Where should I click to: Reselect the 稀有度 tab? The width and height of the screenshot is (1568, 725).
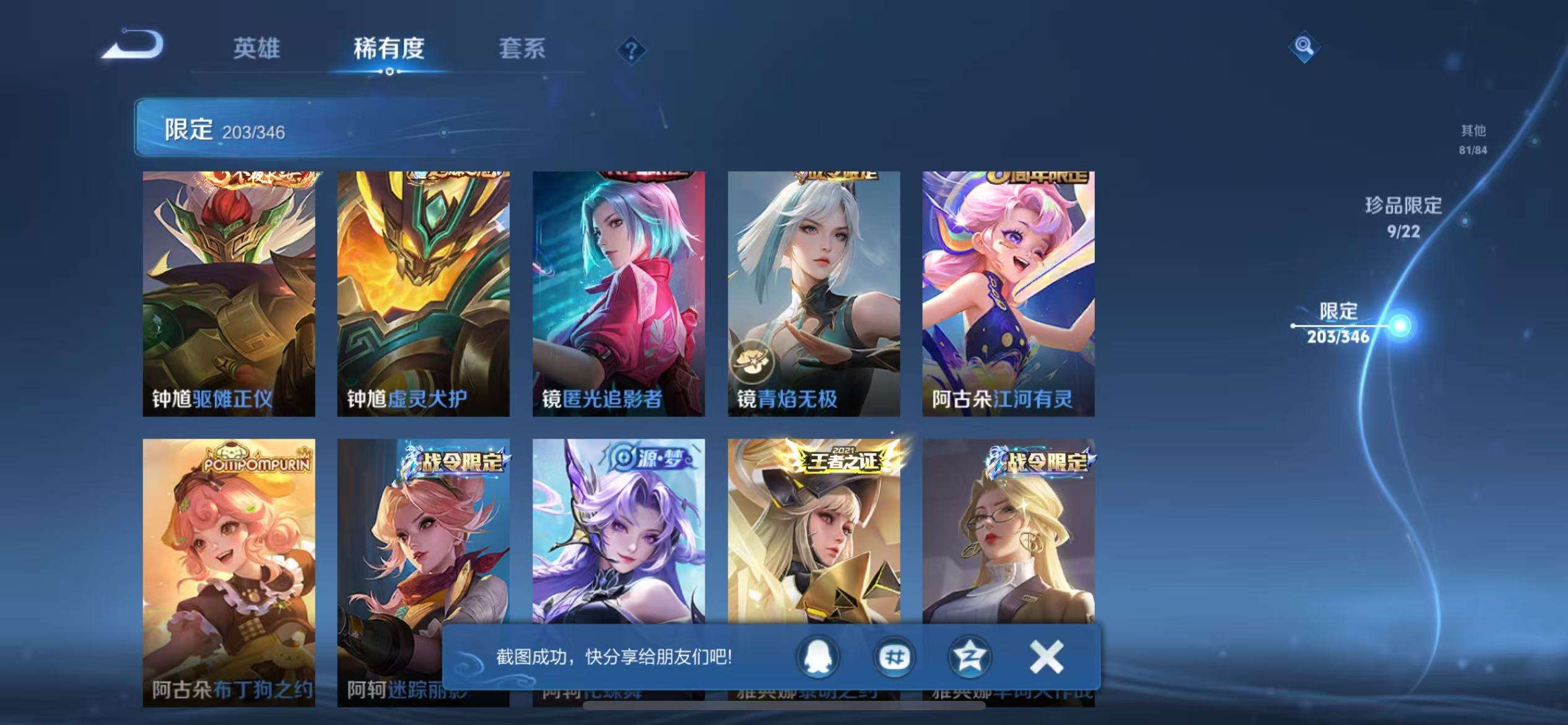[x=390, y=50]
